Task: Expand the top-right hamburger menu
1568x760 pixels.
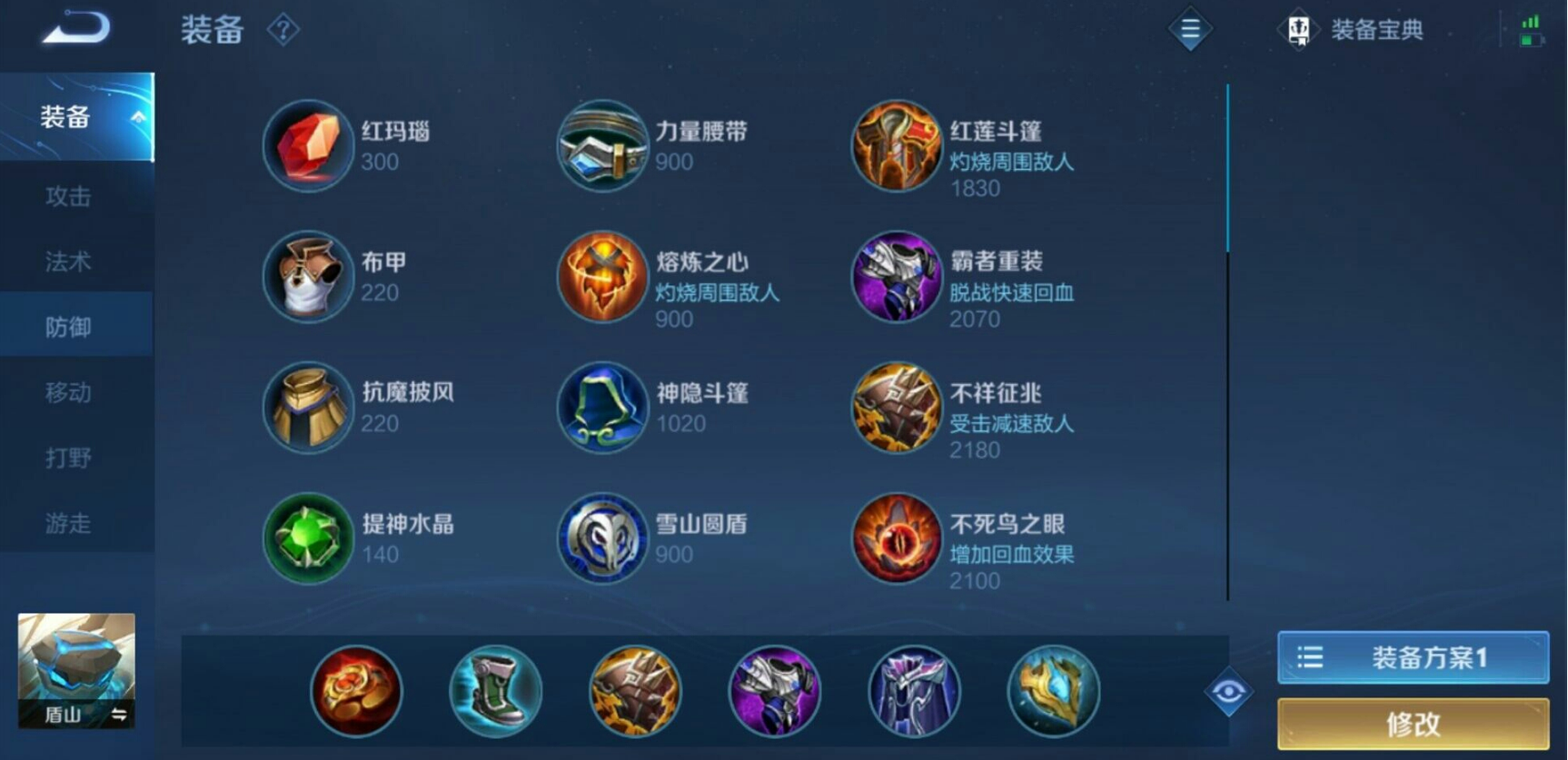Action: [1190, 30]
